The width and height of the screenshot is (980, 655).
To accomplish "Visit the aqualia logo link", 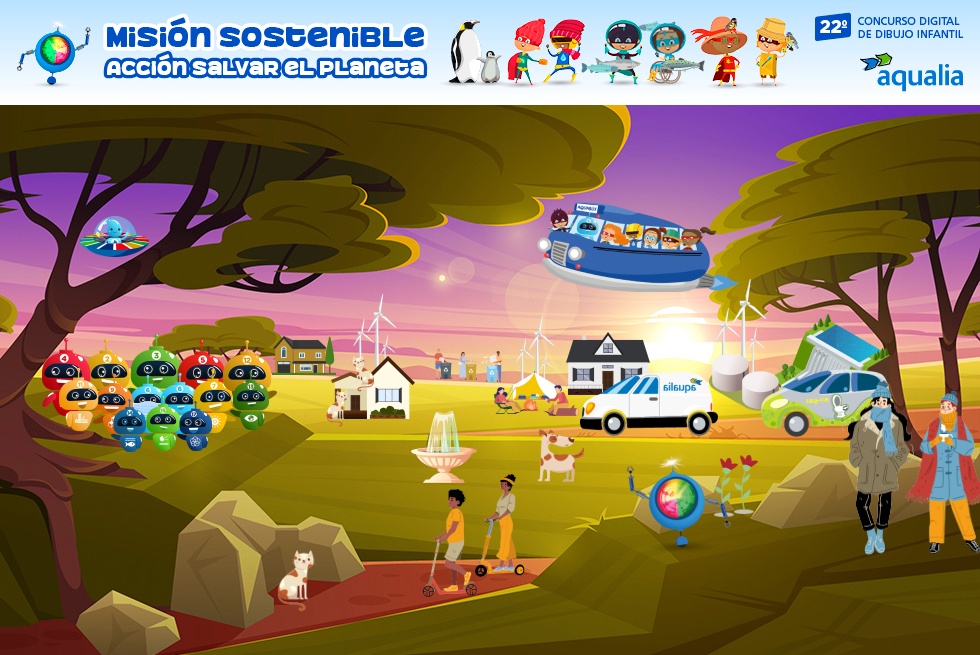I will point(911,70).
